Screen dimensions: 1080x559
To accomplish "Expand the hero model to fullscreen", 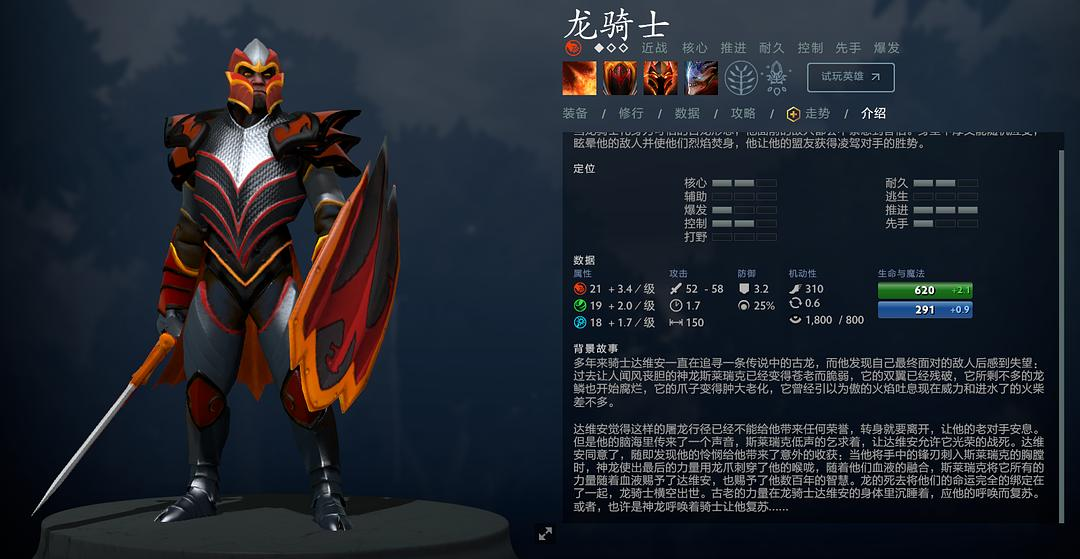I will (545, 534).
